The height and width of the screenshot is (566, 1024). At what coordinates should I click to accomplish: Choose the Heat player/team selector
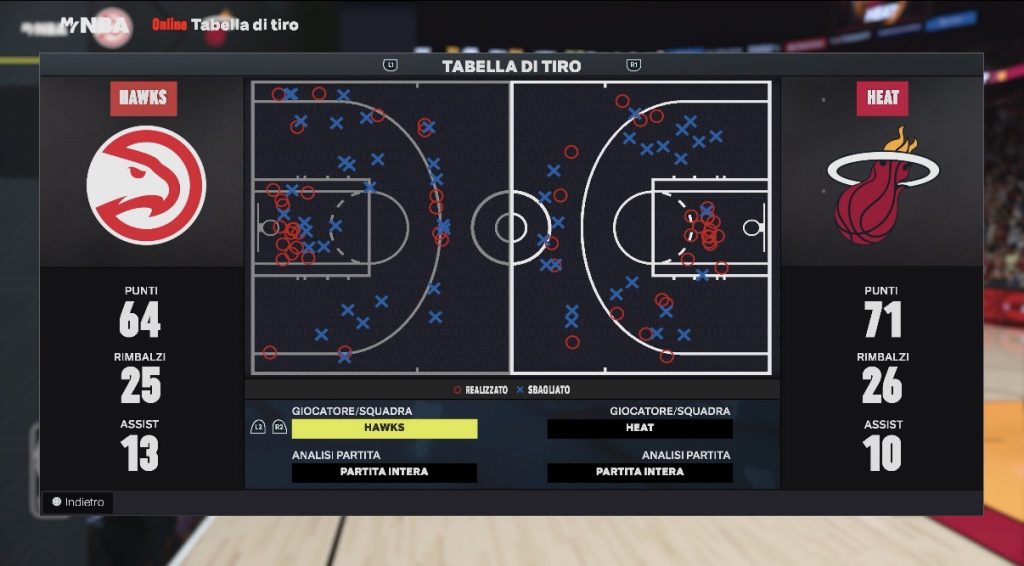640,428
